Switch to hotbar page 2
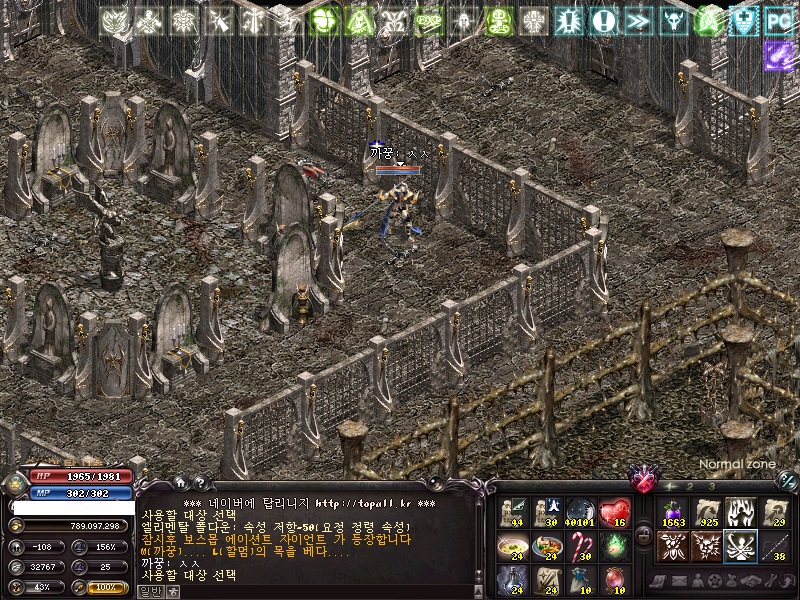The width and height of the screenshot is (800, 600). [x=692, y=487]
